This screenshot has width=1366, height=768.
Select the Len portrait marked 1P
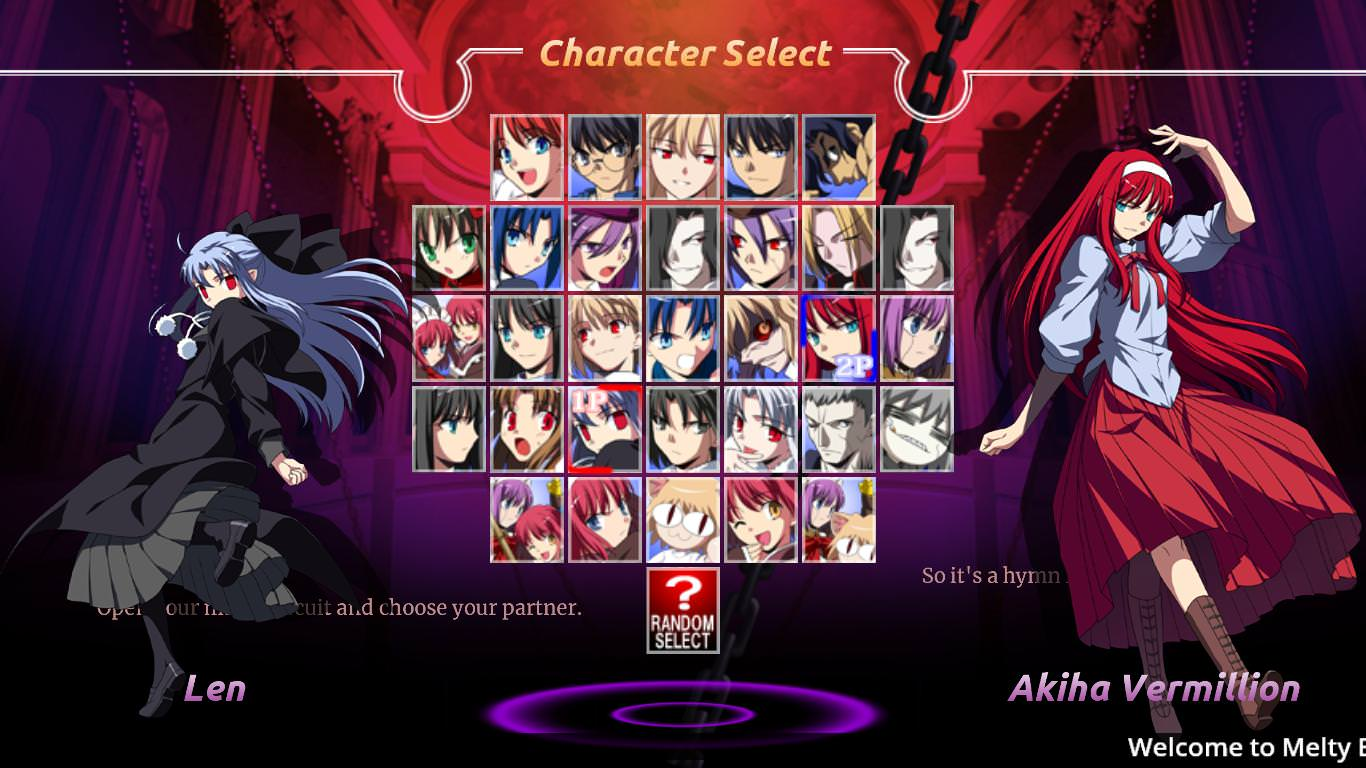605,429
